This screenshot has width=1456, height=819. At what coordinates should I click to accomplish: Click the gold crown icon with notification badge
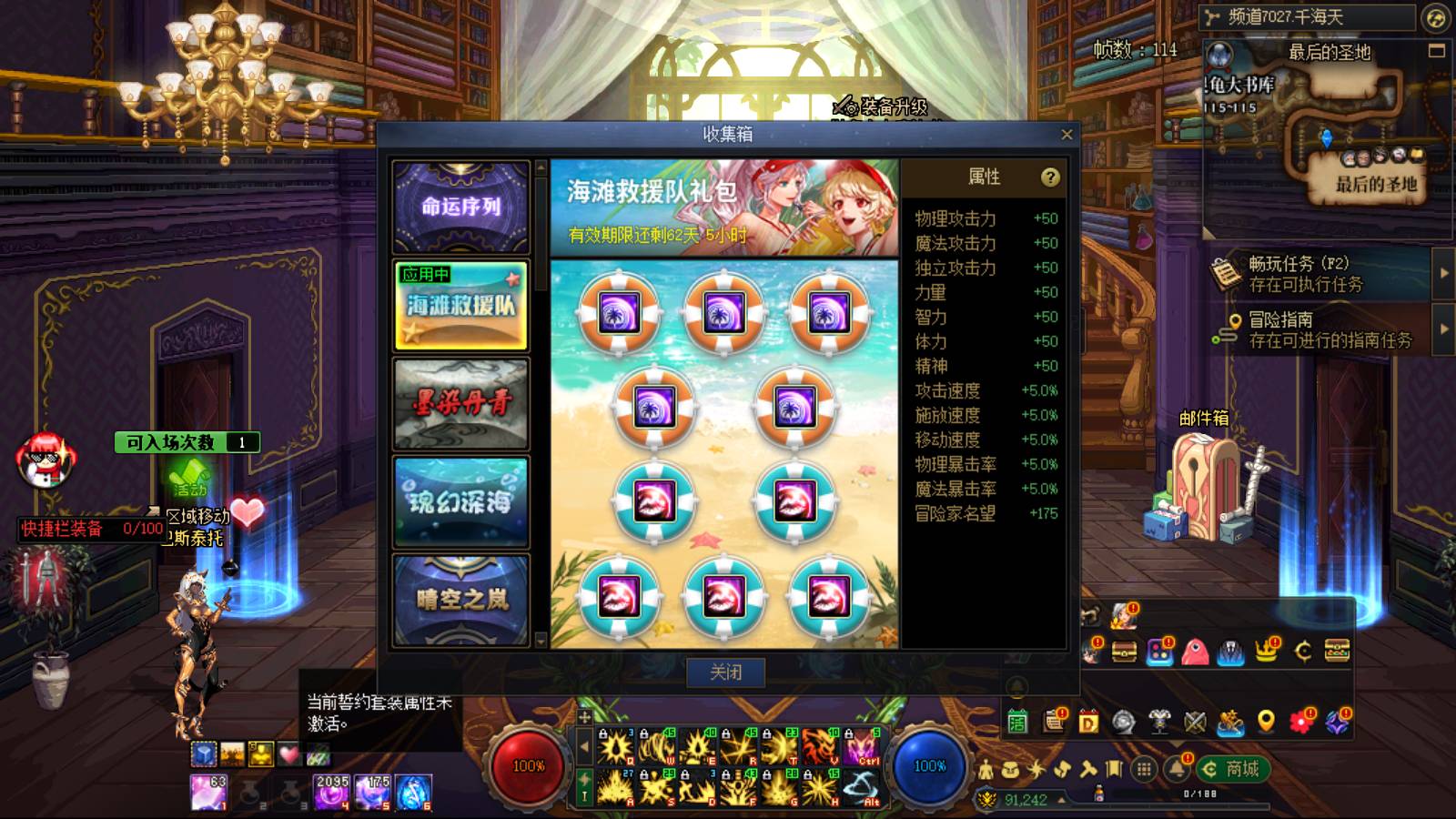coord(1267,651)
